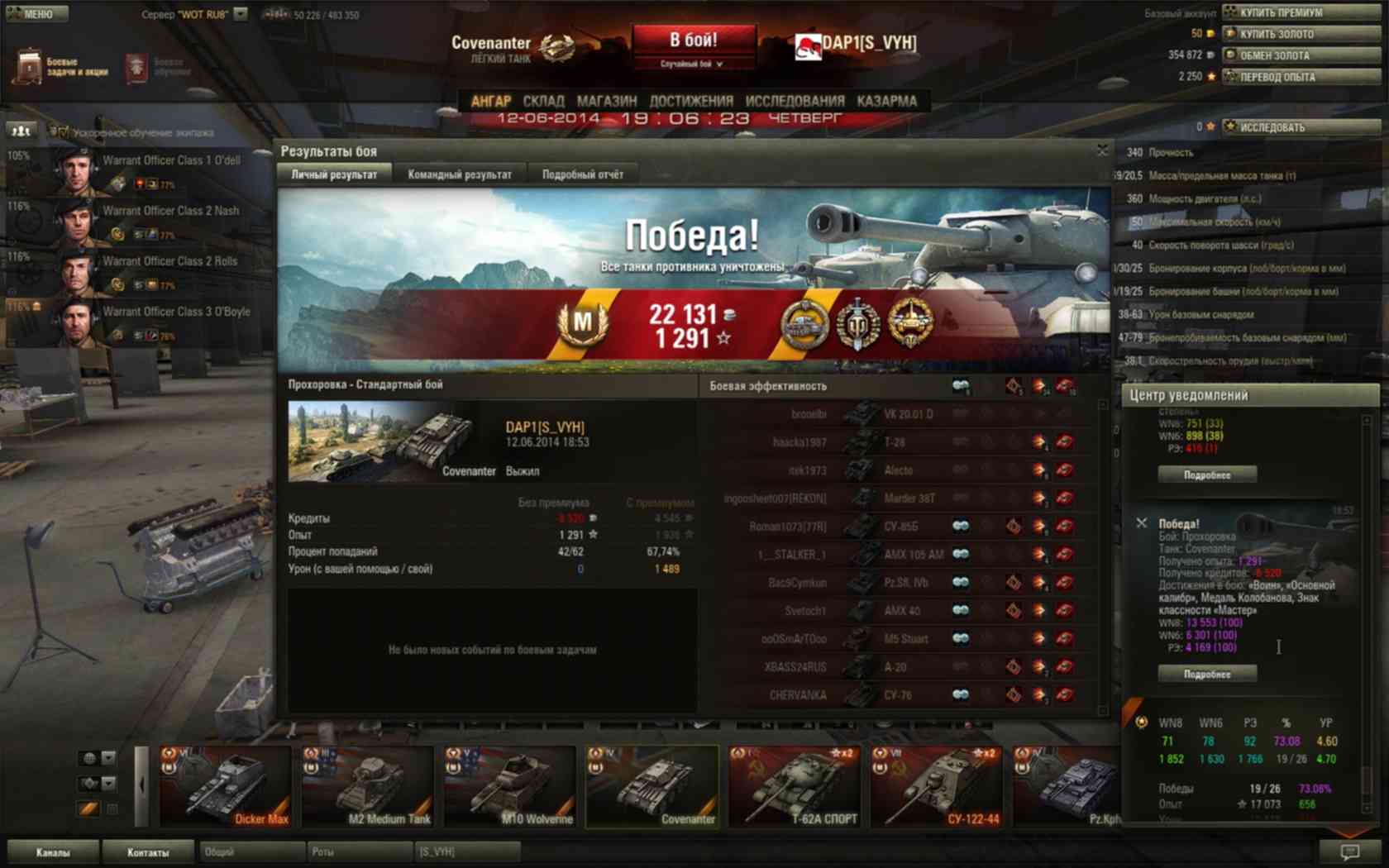Open the Каналы chat button
This screenshot has height=868, width=1389.
[x=53, y=852]
